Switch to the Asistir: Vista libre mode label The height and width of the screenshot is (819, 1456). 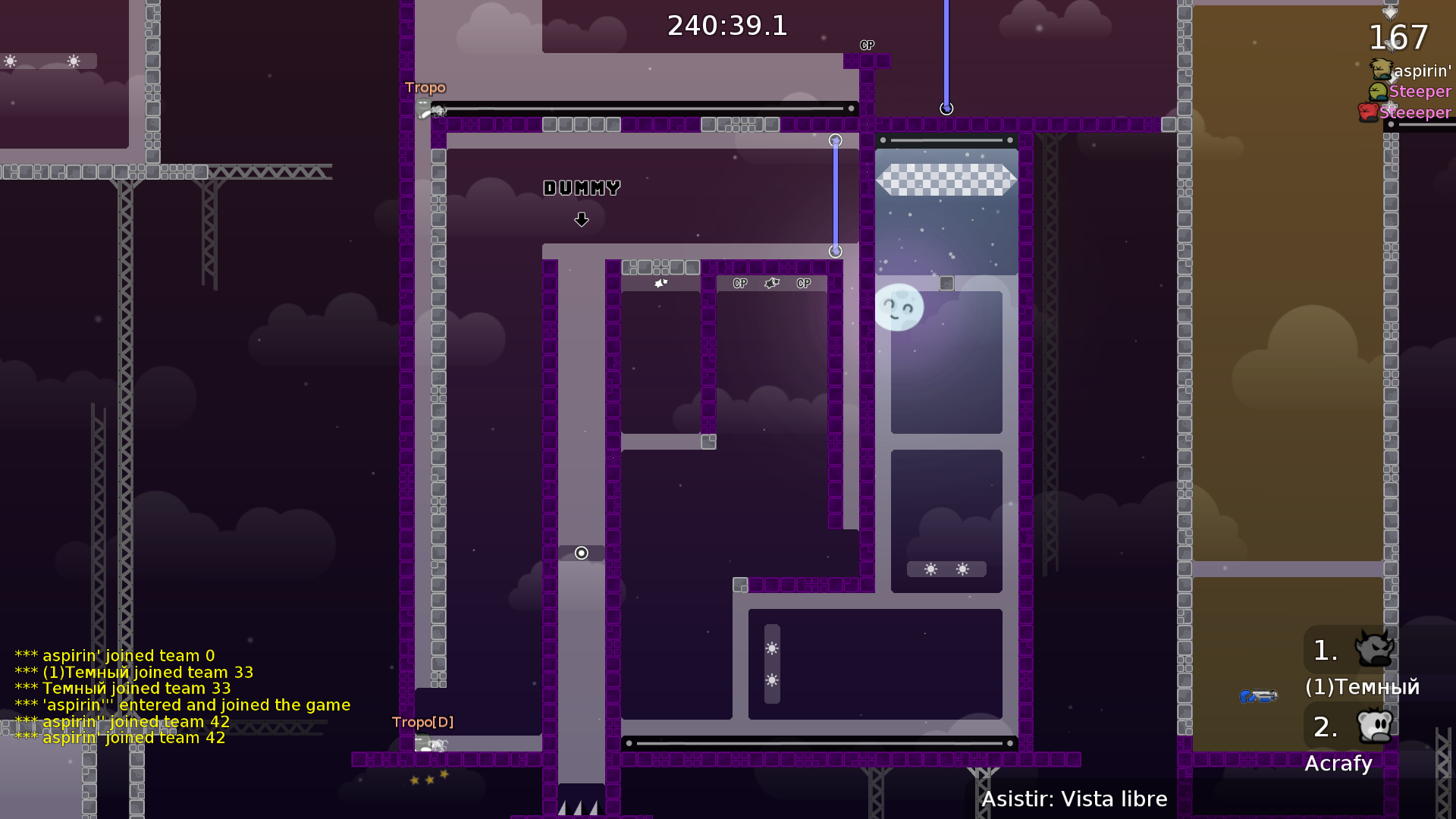click(x=1075, y=799)
